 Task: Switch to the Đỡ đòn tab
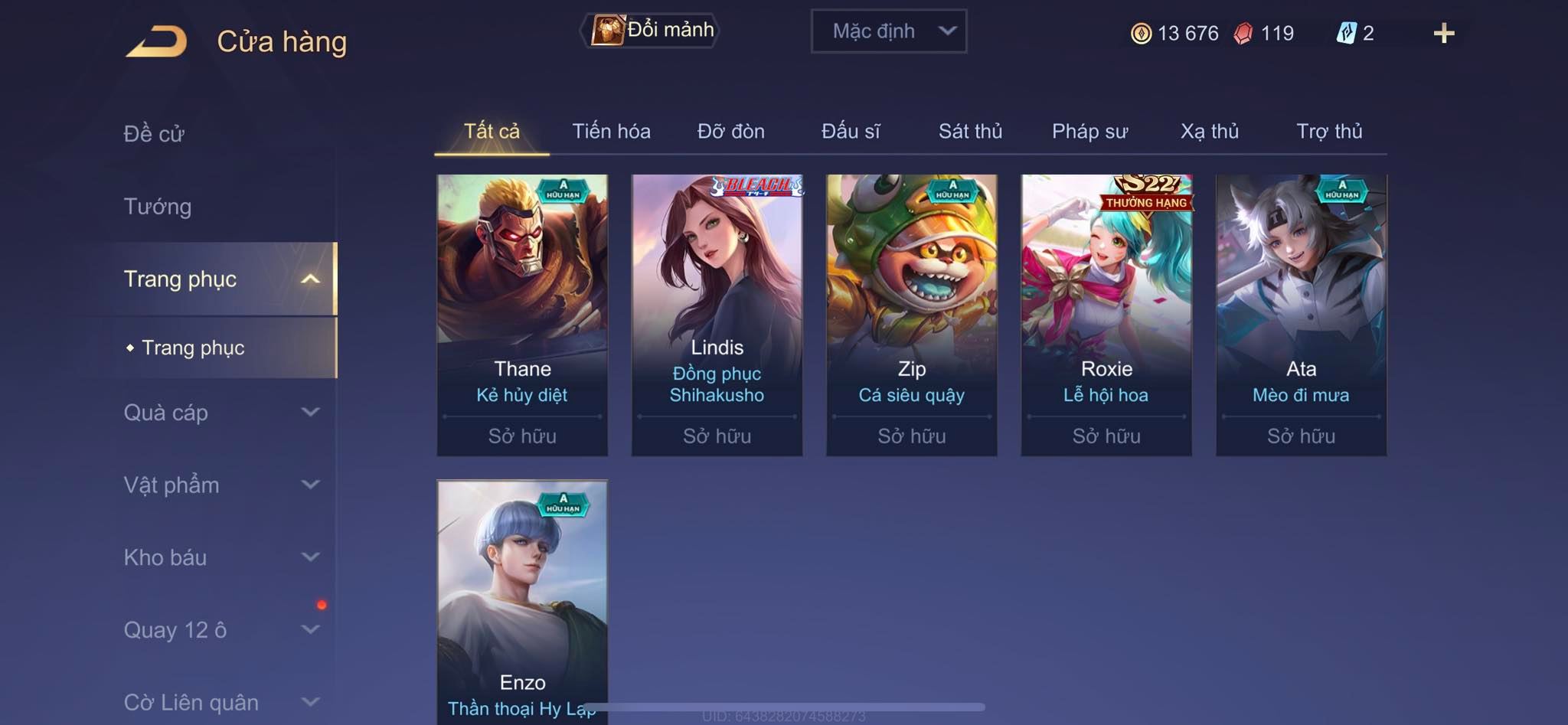[x=730, y=131]
